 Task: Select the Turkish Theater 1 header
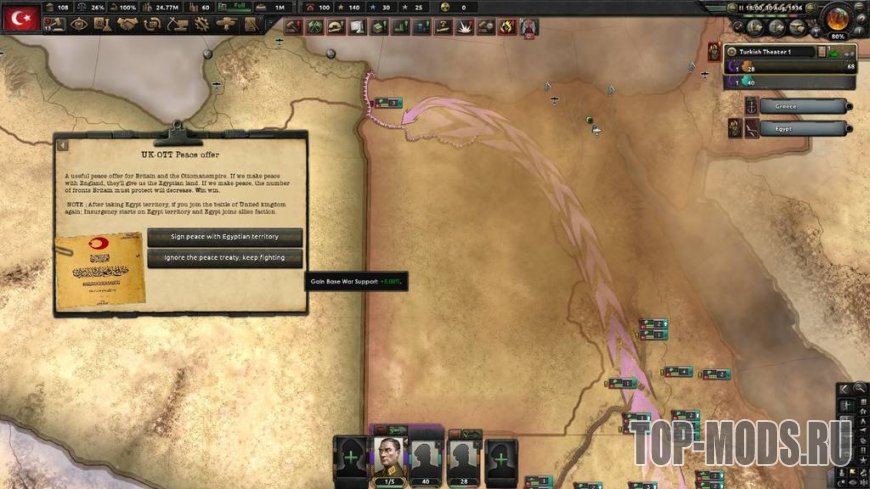click(x=768, y=51)
